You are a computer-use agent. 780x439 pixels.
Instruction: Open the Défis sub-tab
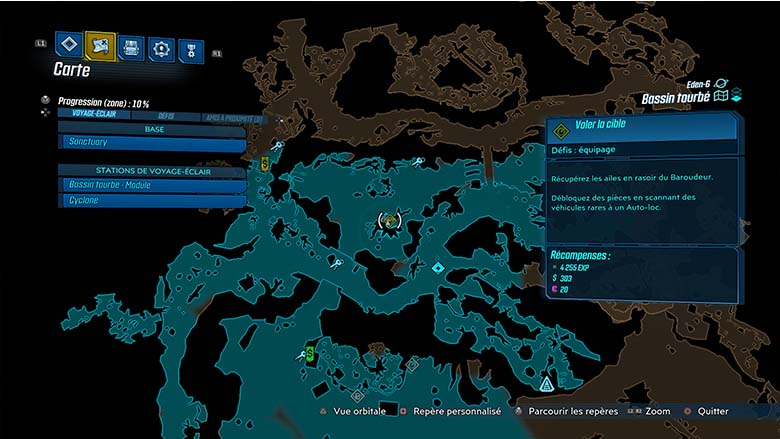tap(166, 115)
